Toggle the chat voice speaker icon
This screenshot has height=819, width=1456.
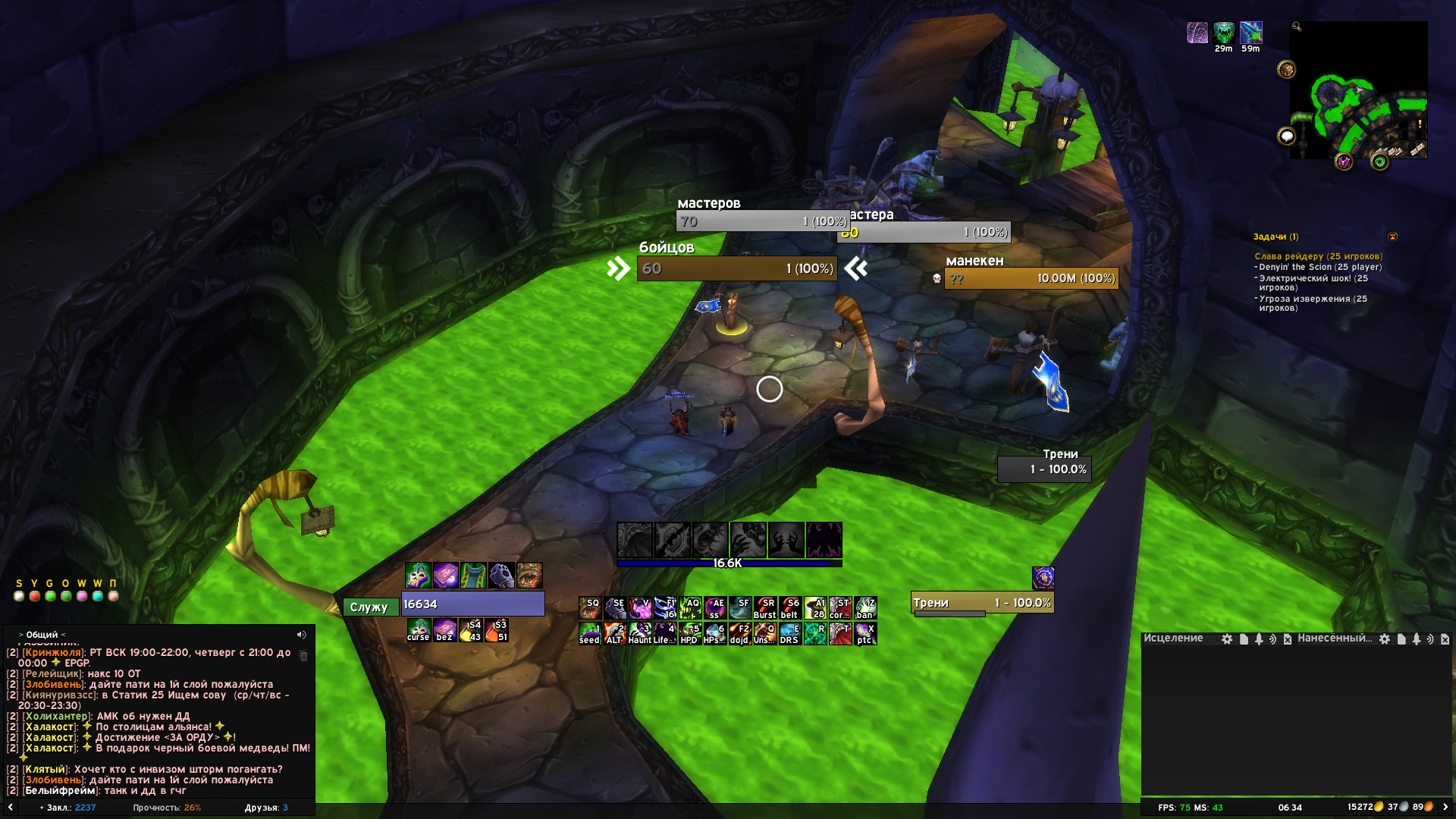pyautogui.click(x=301, y=635)
